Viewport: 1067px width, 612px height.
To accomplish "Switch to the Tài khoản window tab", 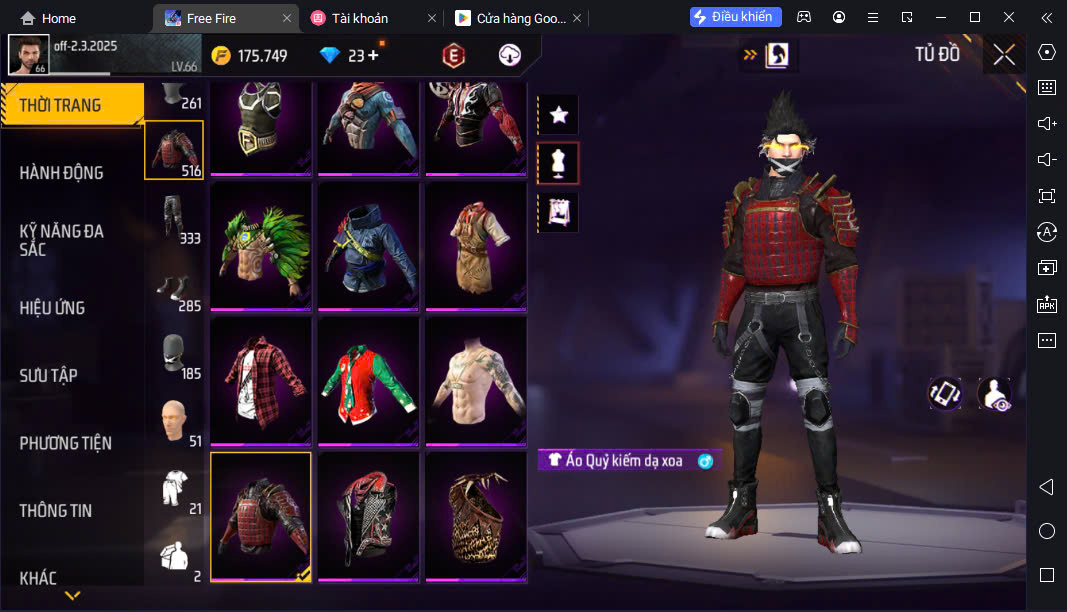I will pos(360,18).
